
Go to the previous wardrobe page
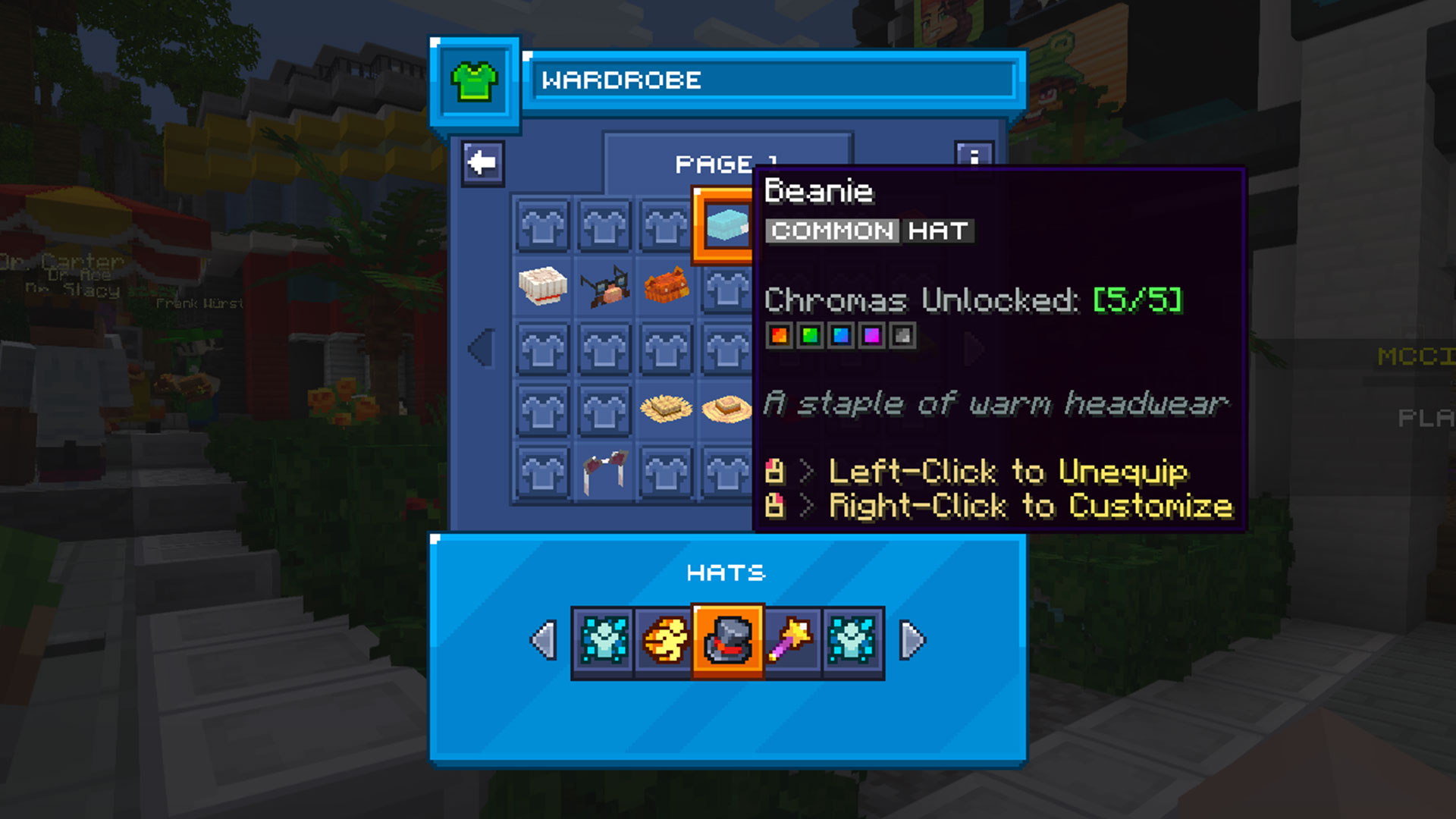tap(481, 348)
